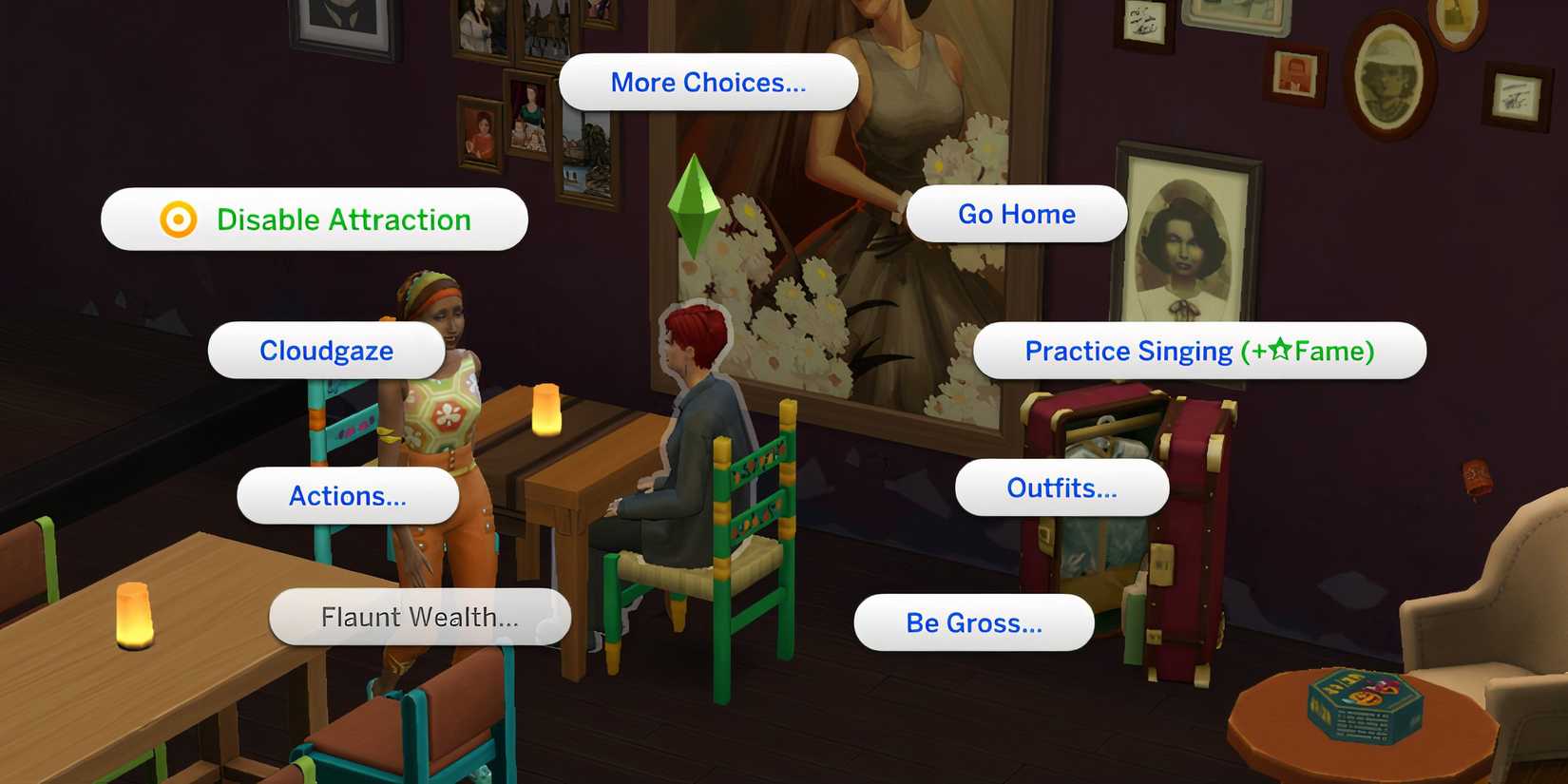The height and width of the screenshot is (784, 1568).
Task: Toggle the Cloudgaze interaction
Action: click(325, 350)
